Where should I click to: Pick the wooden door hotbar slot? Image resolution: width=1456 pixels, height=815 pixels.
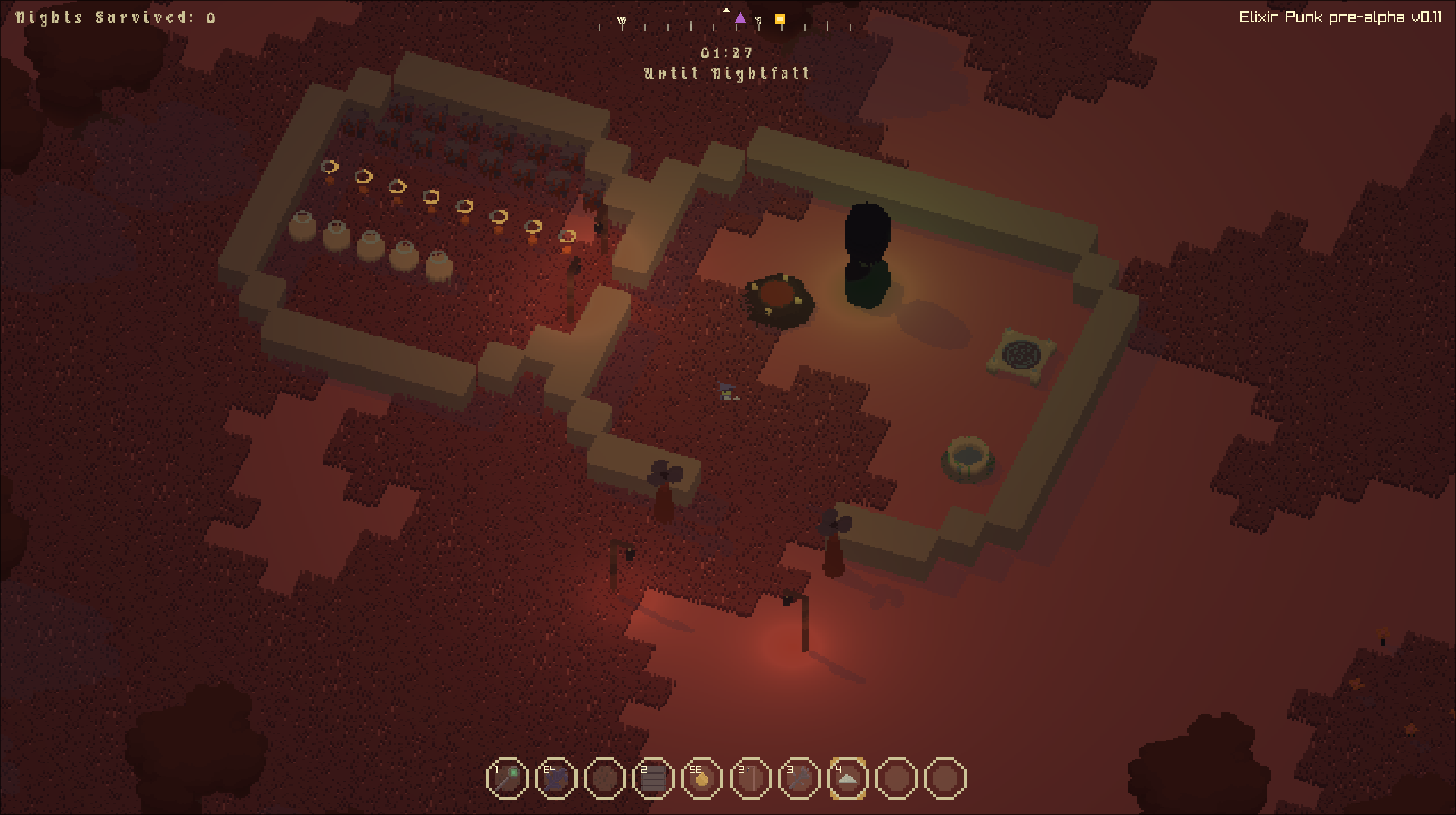tap(750, 779)
